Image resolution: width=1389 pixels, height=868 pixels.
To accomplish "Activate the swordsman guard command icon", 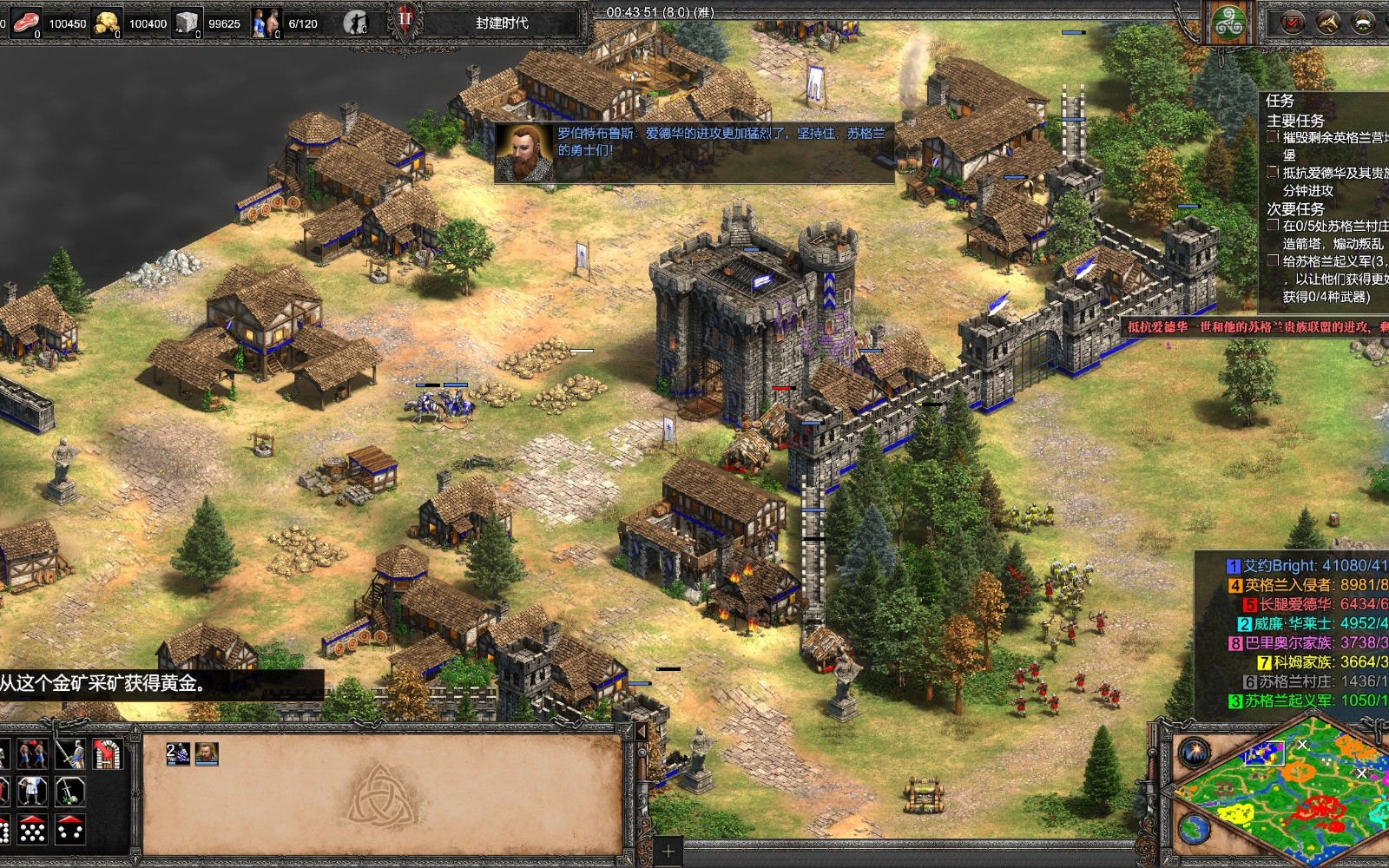I will tap(69, 754).
